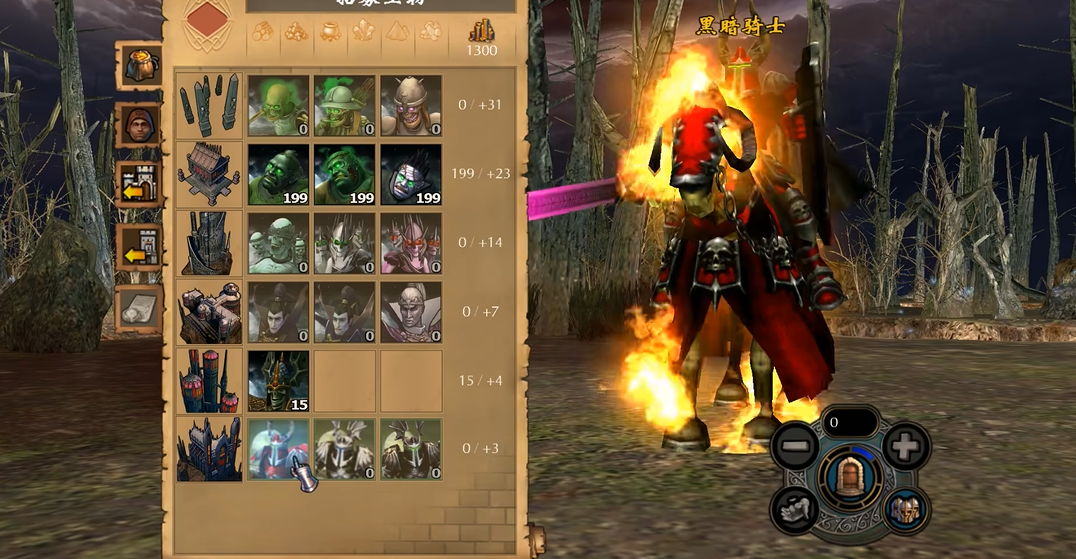
Task: Decrease recruit amount with minus button
Action: [796, 445]
